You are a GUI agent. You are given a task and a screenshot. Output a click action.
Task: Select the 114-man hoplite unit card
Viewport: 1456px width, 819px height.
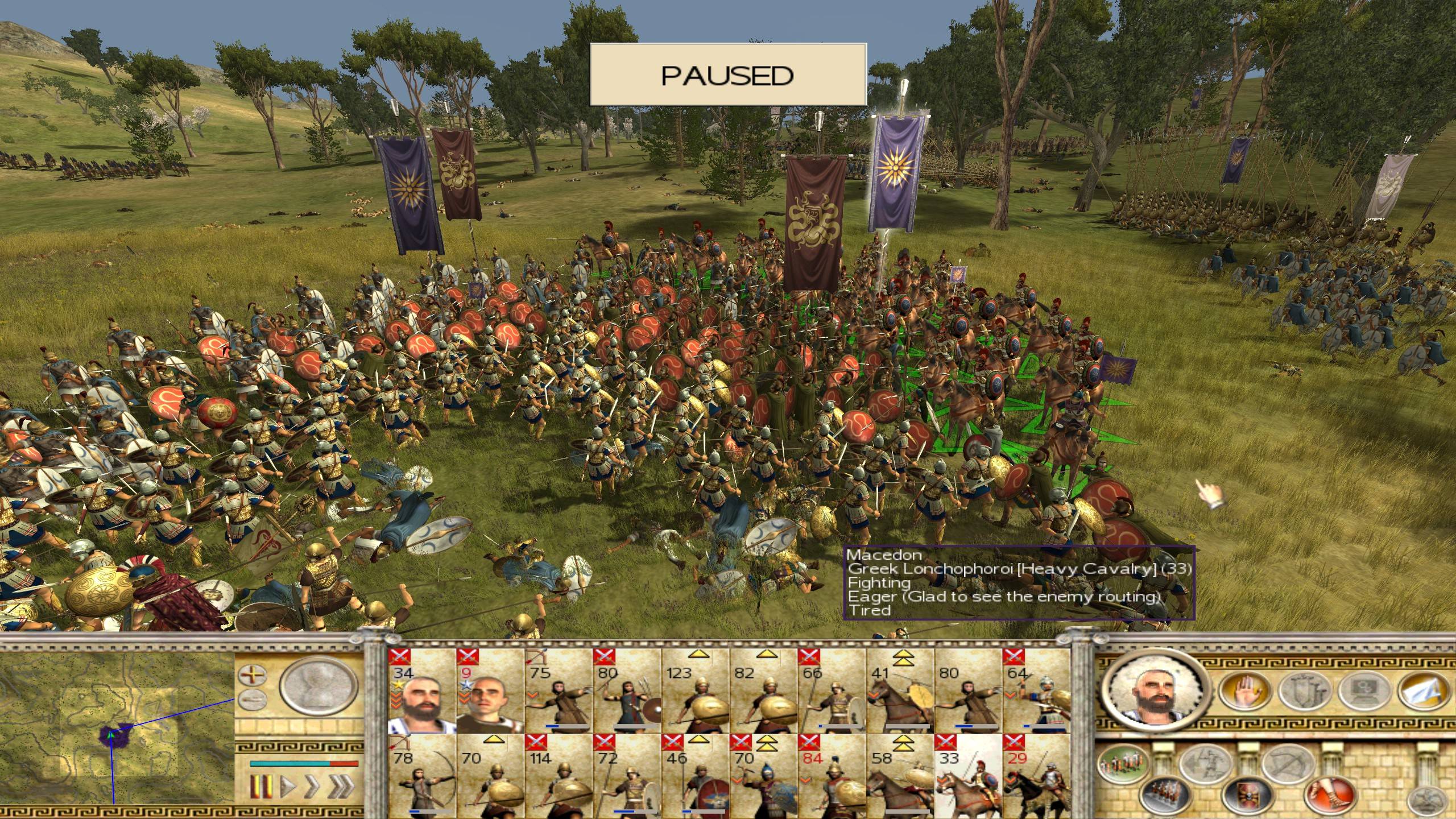tap(559, 777)
